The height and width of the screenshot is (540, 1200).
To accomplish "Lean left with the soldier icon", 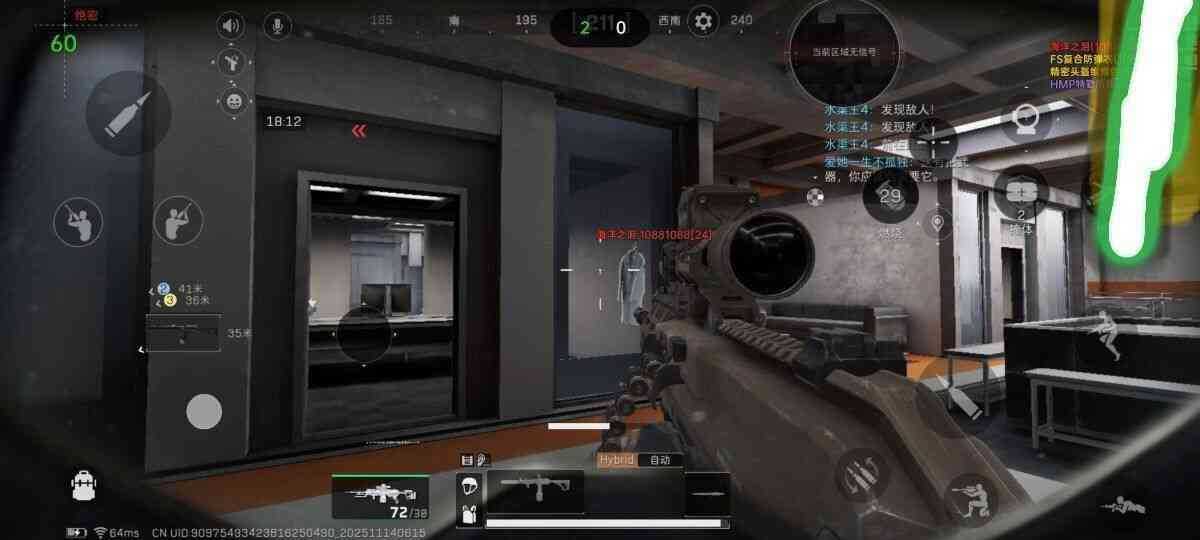I will [78, 222].
